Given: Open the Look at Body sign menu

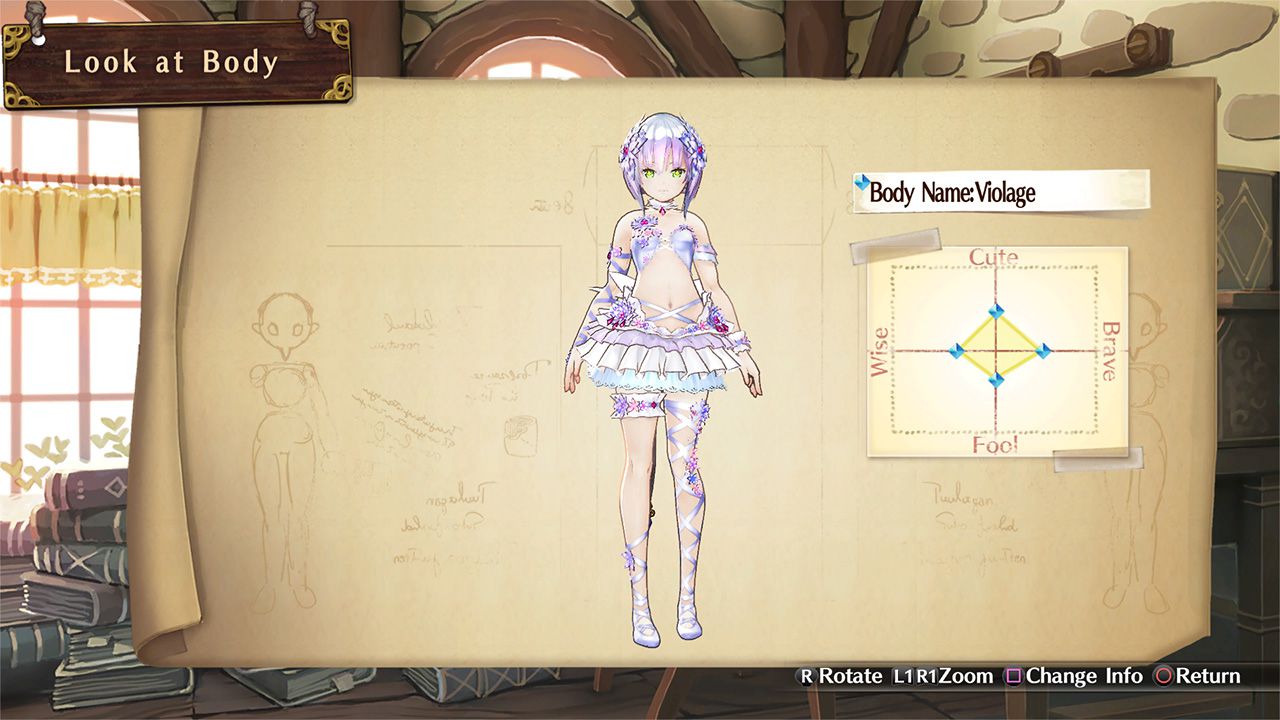Looking at the screenshot, I should (x=172, y=62).
